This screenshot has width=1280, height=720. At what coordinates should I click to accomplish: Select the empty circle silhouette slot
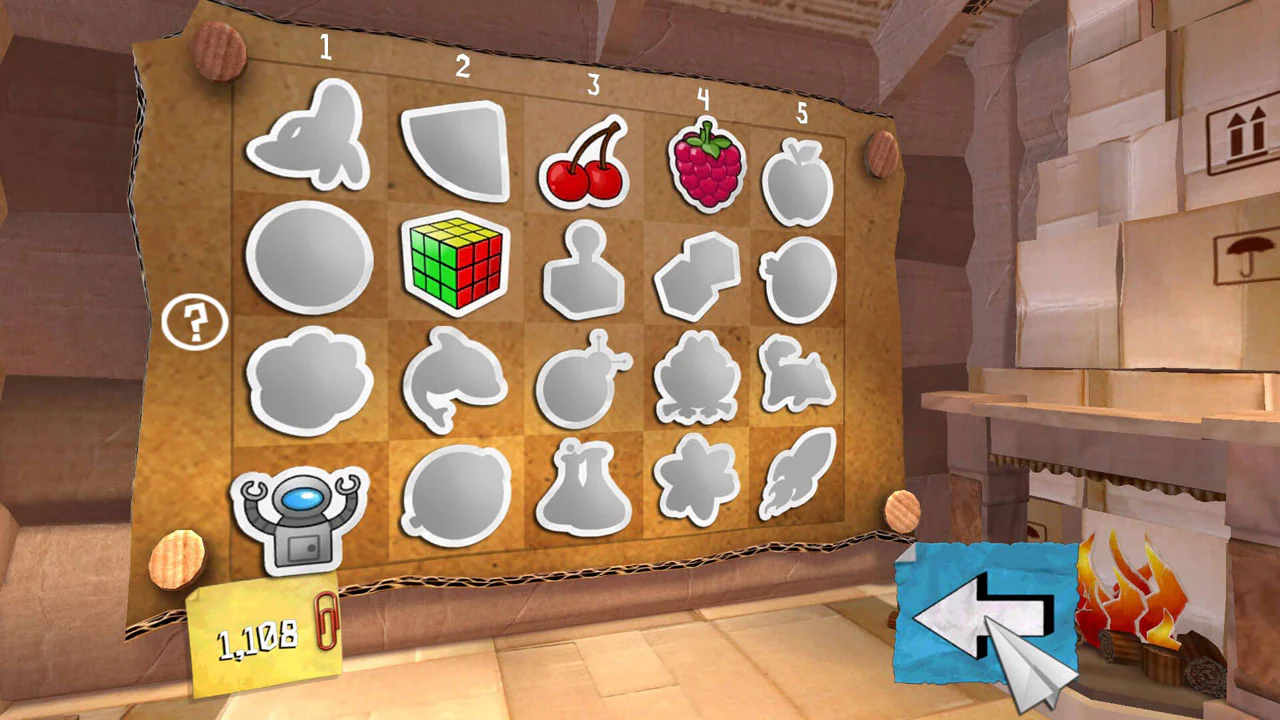(x=308, y=258)
